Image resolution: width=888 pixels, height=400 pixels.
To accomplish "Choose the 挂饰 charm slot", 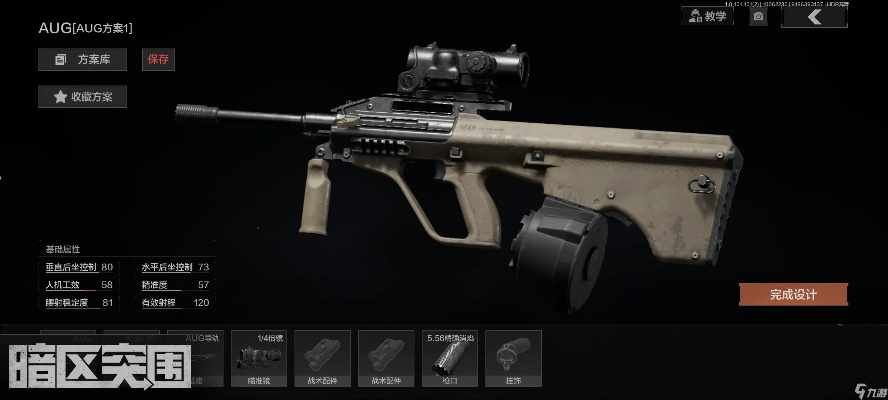I will (513, 358).
